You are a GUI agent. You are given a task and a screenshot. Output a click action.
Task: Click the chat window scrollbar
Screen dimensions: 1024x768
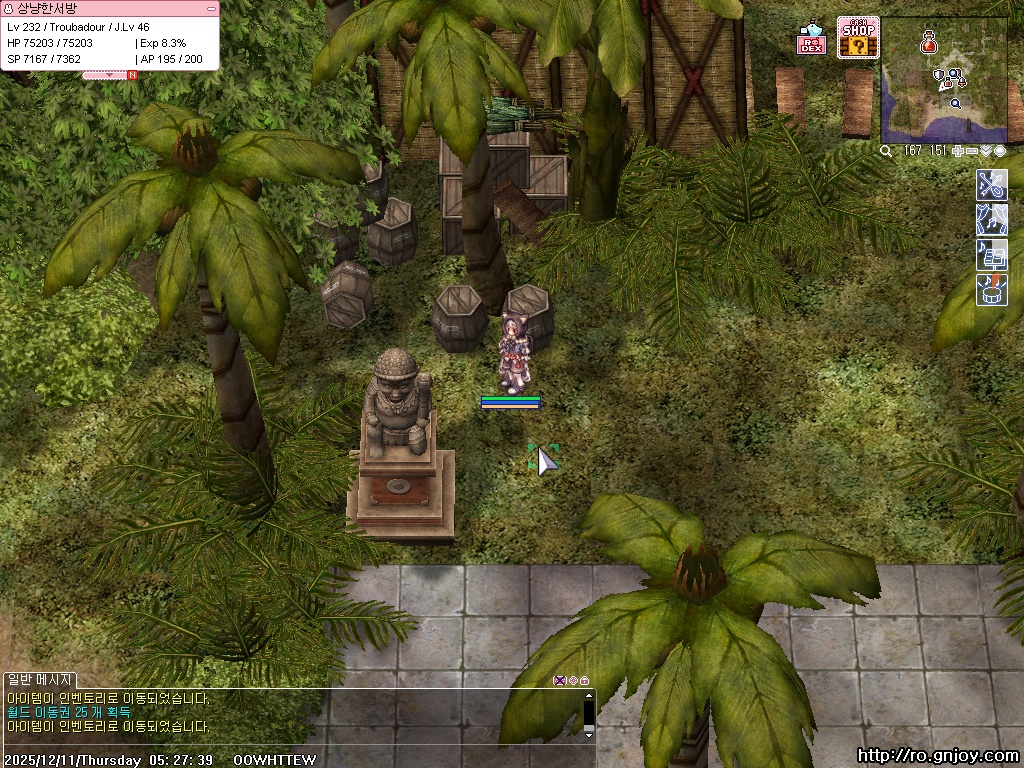[x=589, y=713]
